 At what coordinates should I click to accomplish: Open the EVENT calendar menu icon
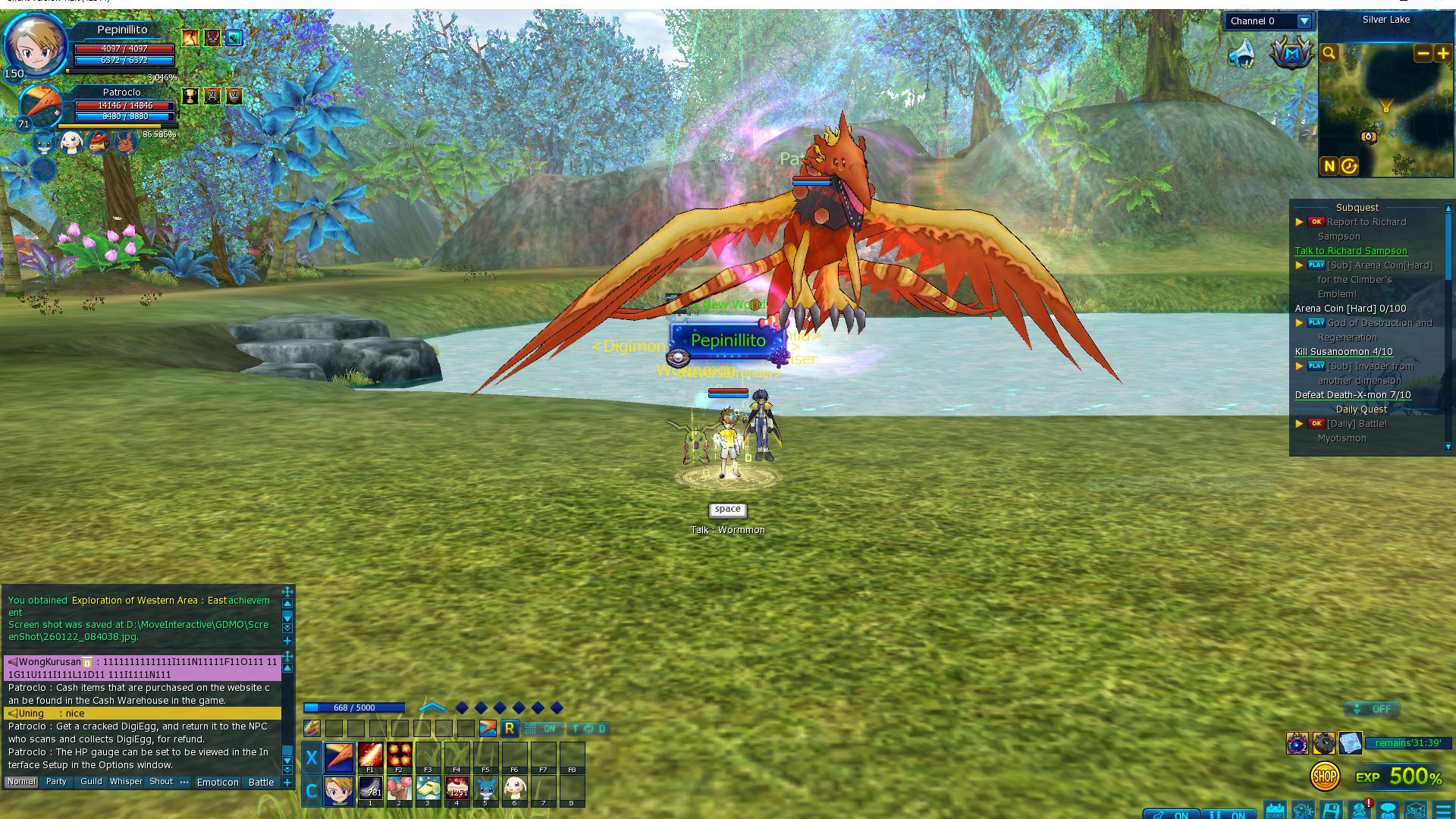pyautogui.click(x=1275, y=810)
